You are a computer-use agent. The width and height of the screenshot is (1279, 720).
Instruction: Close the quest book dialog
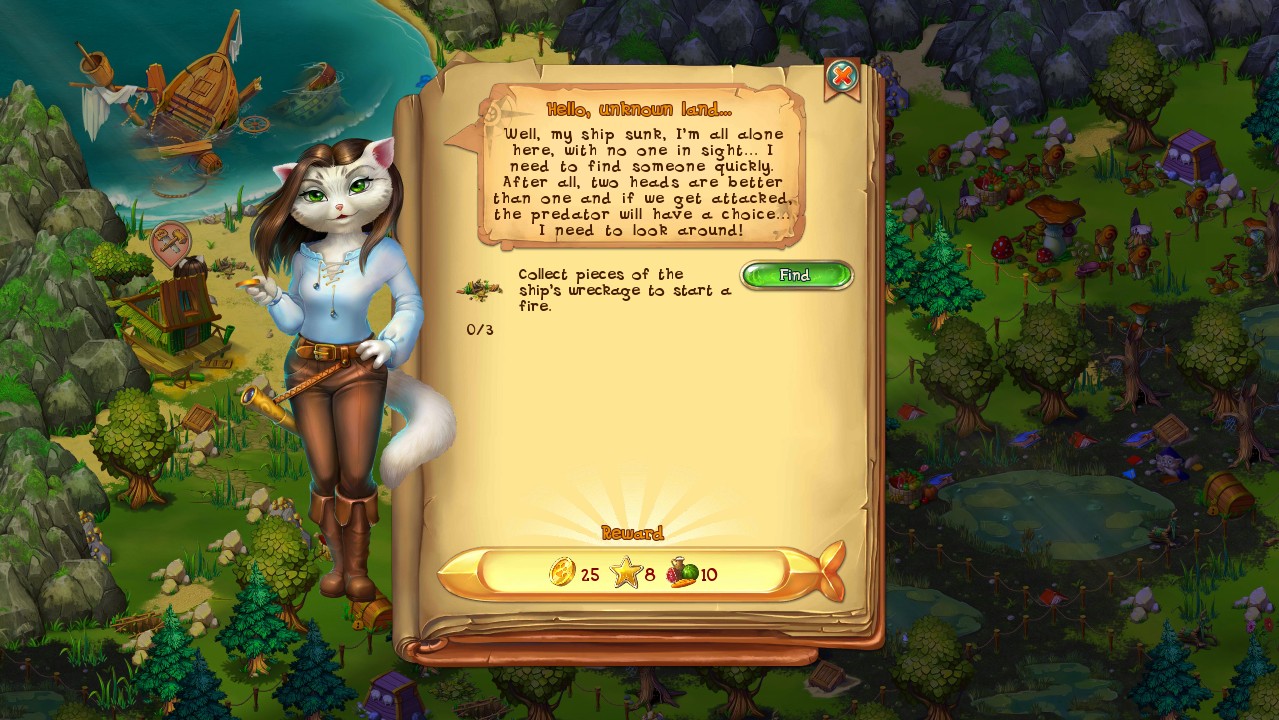[x=842, y=76]
